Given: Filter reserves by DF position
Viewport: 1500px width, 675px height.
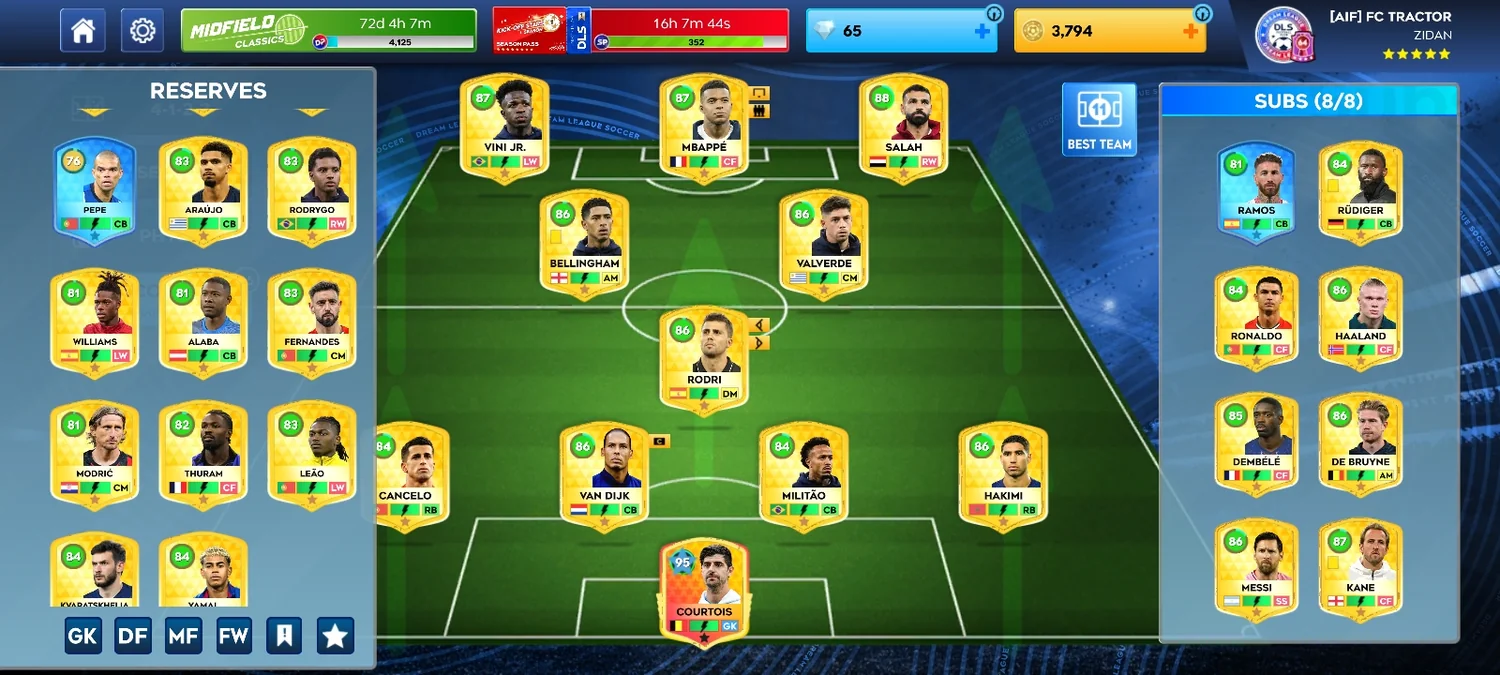Looking at the screenshot, I should [x=133, y=635].
